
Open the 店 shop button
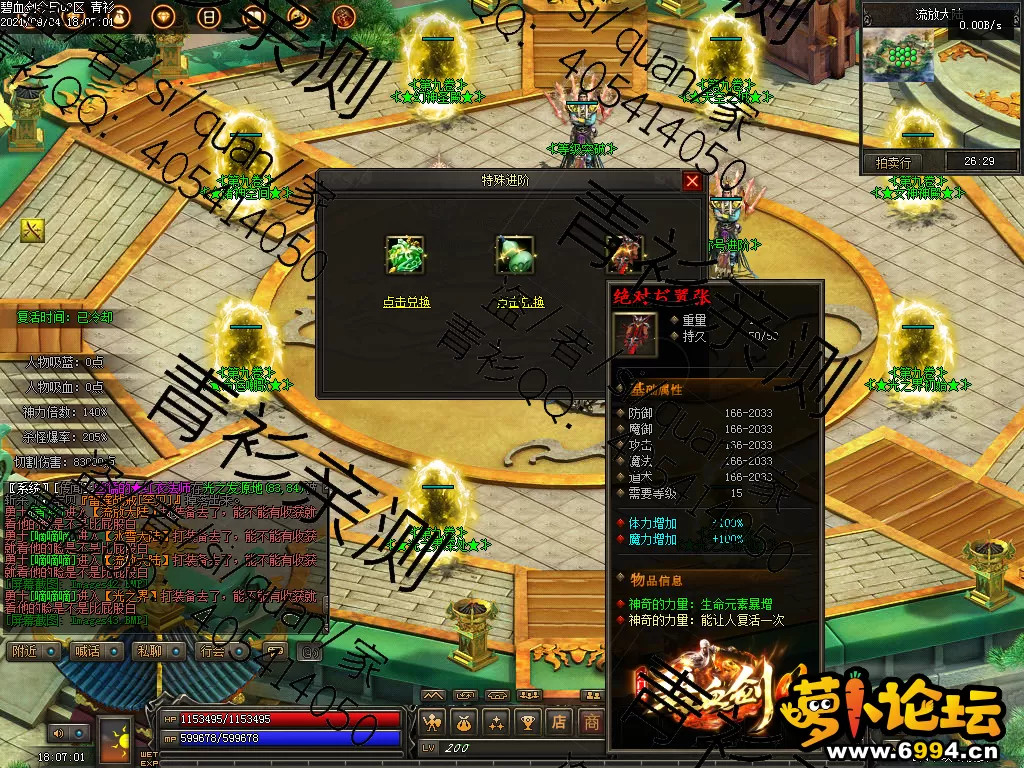[560, 721]
